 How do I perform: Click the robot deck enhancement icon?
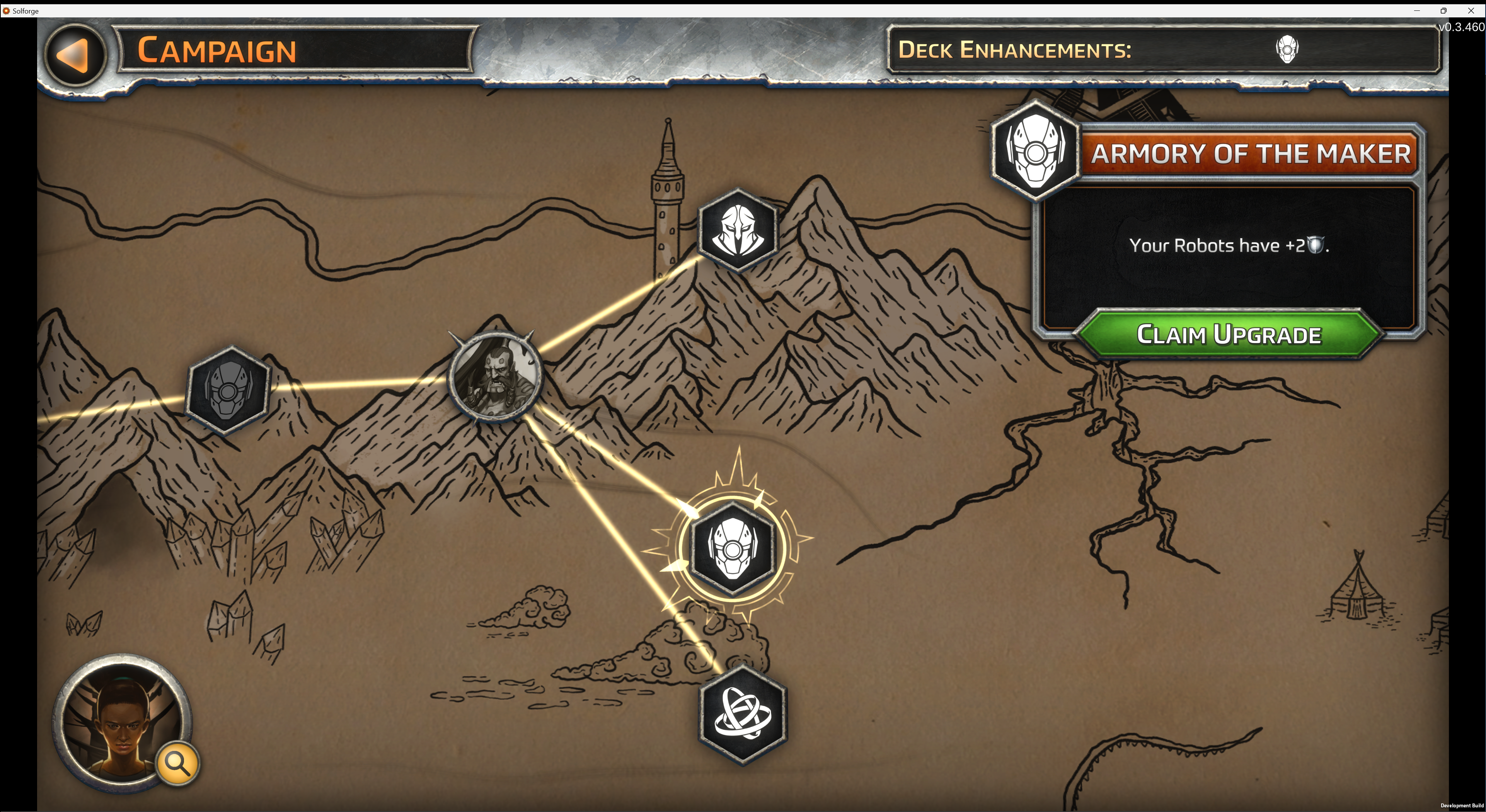point(1287,49)
